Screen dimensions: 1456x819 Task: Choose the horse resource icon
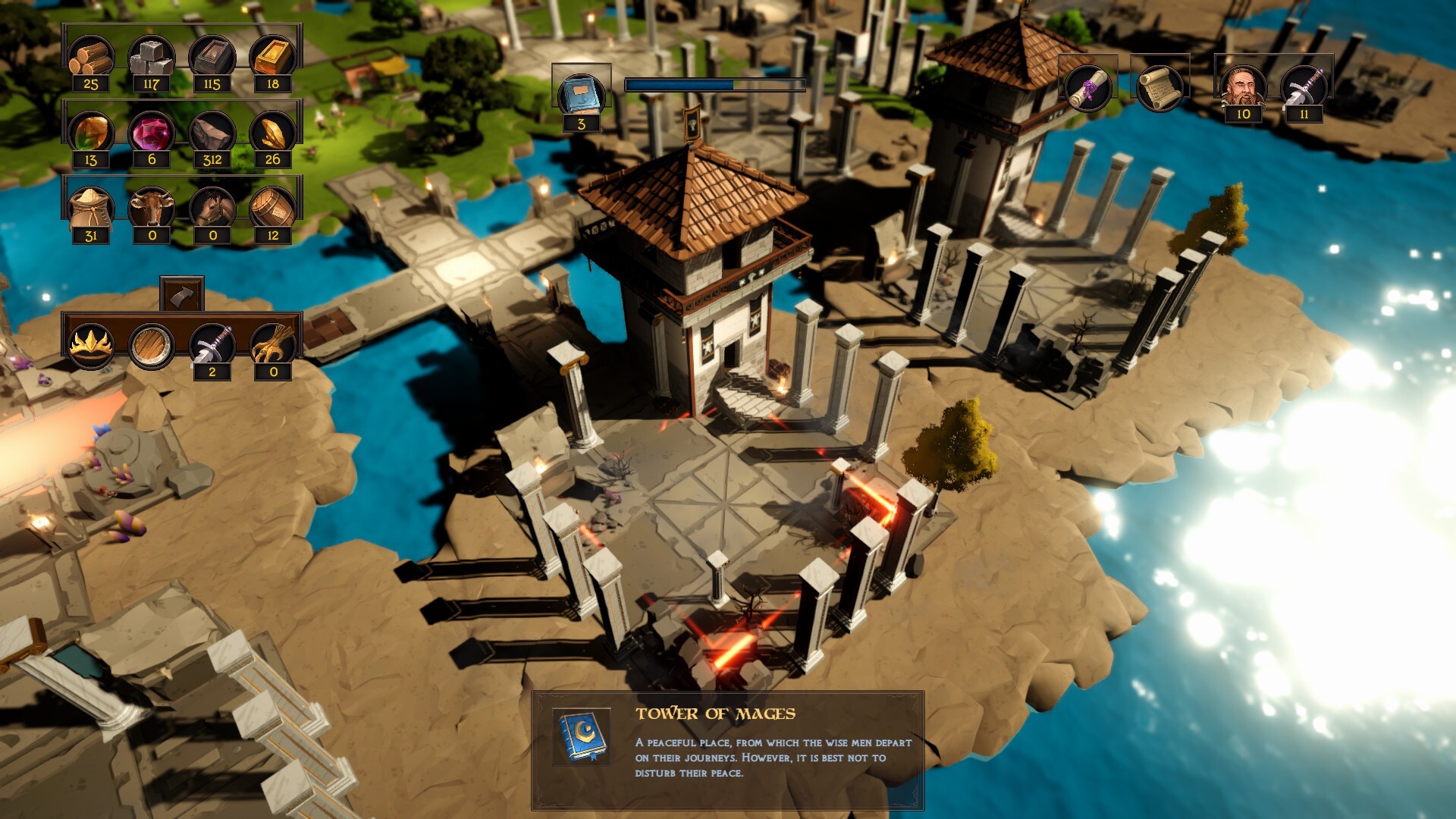pos(212,209)
